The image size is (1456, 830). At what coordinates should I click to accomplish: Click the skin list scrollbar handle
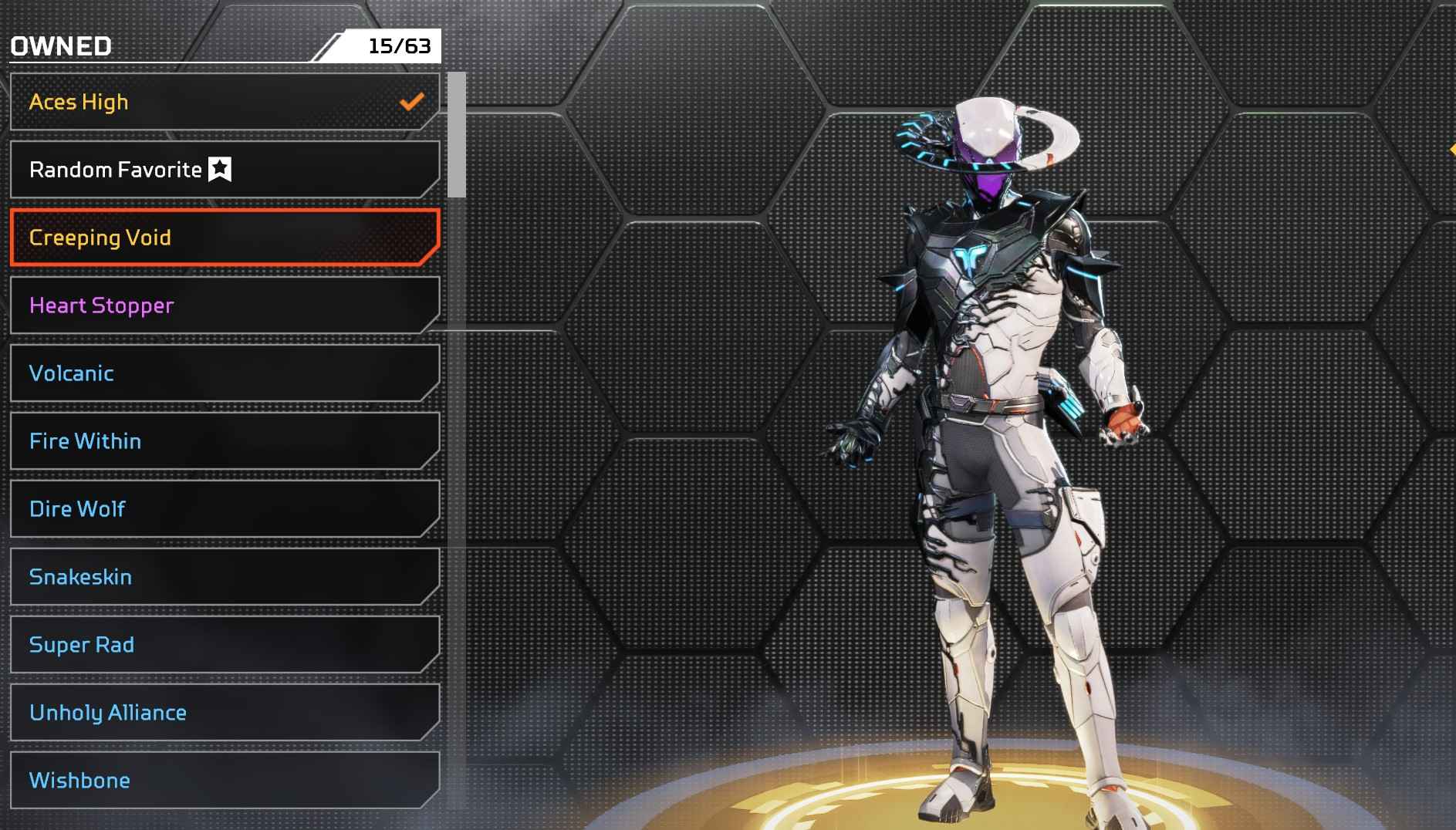[x=457, y=135]
